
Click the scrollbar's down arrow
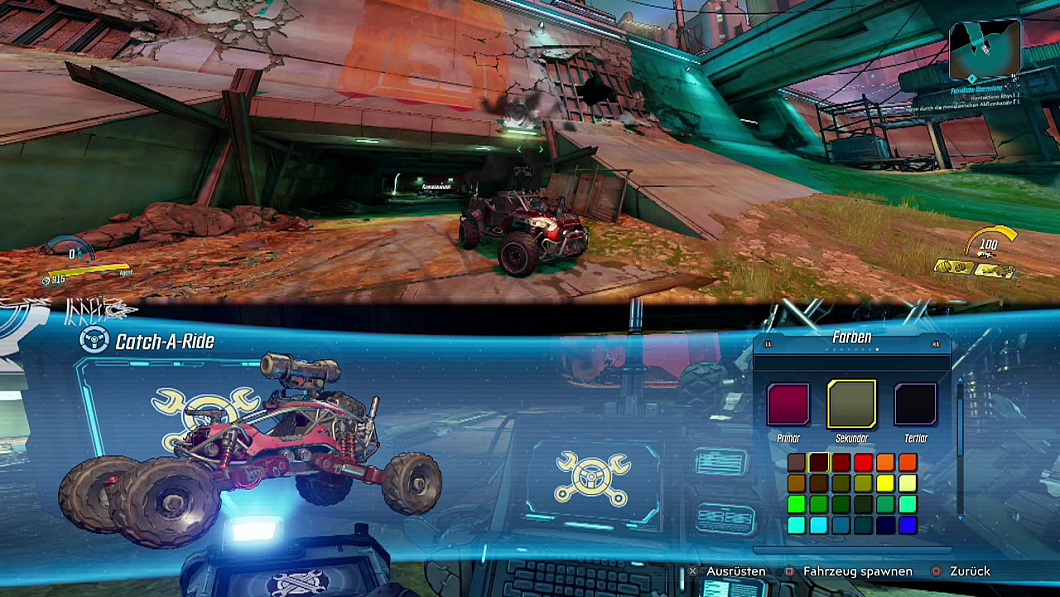(x=961, y=518)
